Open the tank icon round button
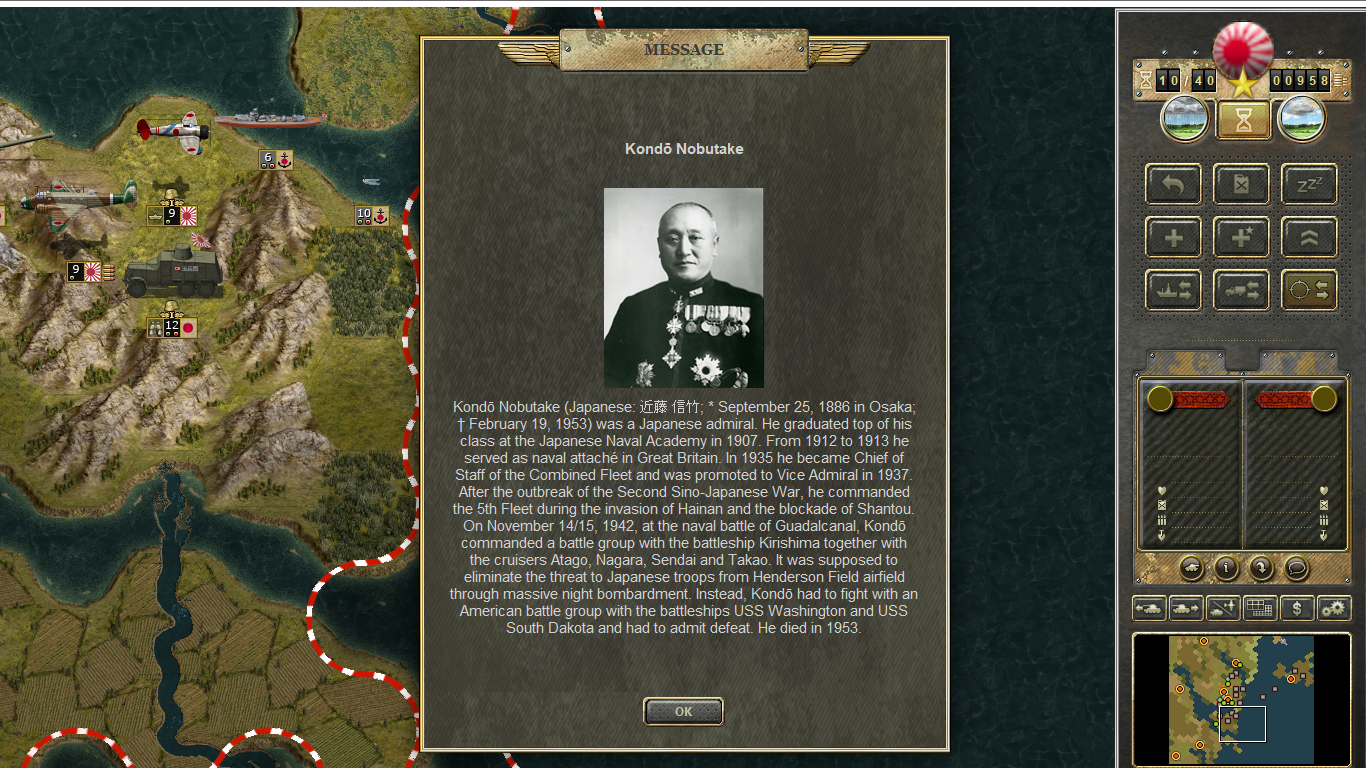The width and height of the screenshot is (1366, 768). click(x=1191, y=568)
